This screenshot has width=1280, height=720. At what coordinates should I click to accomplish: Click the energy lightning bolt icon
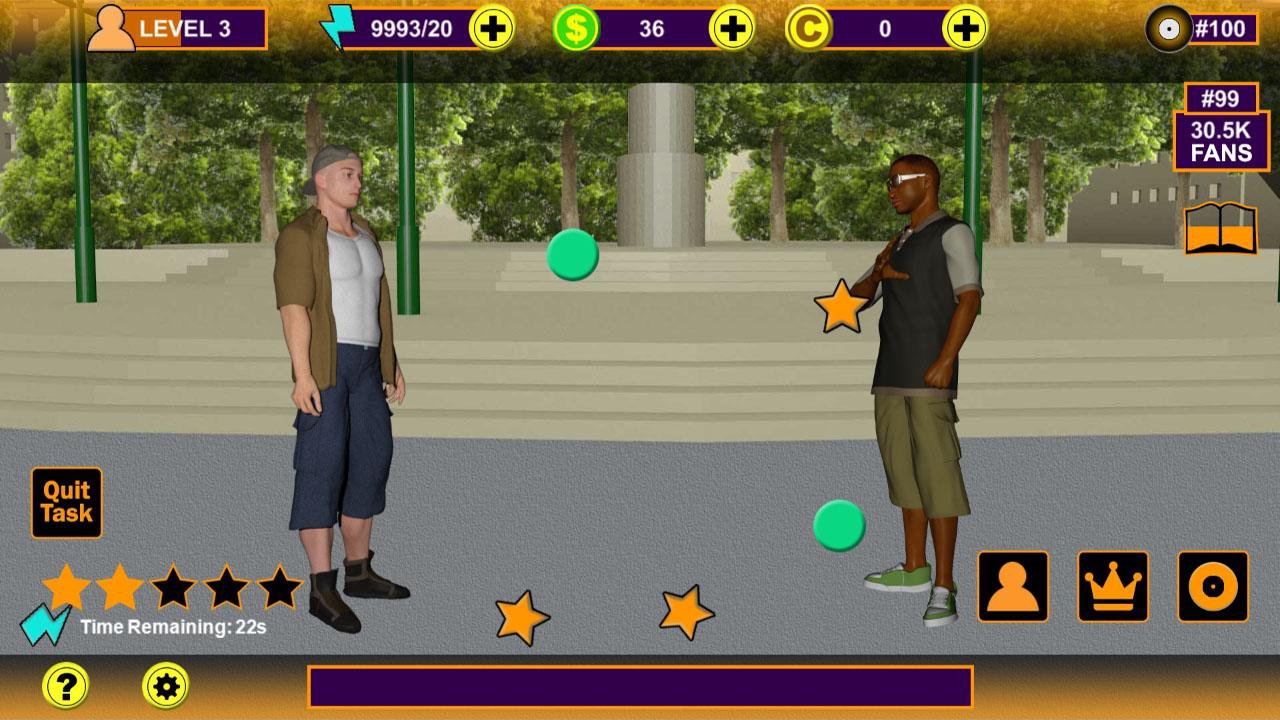(x=340, y=27)
